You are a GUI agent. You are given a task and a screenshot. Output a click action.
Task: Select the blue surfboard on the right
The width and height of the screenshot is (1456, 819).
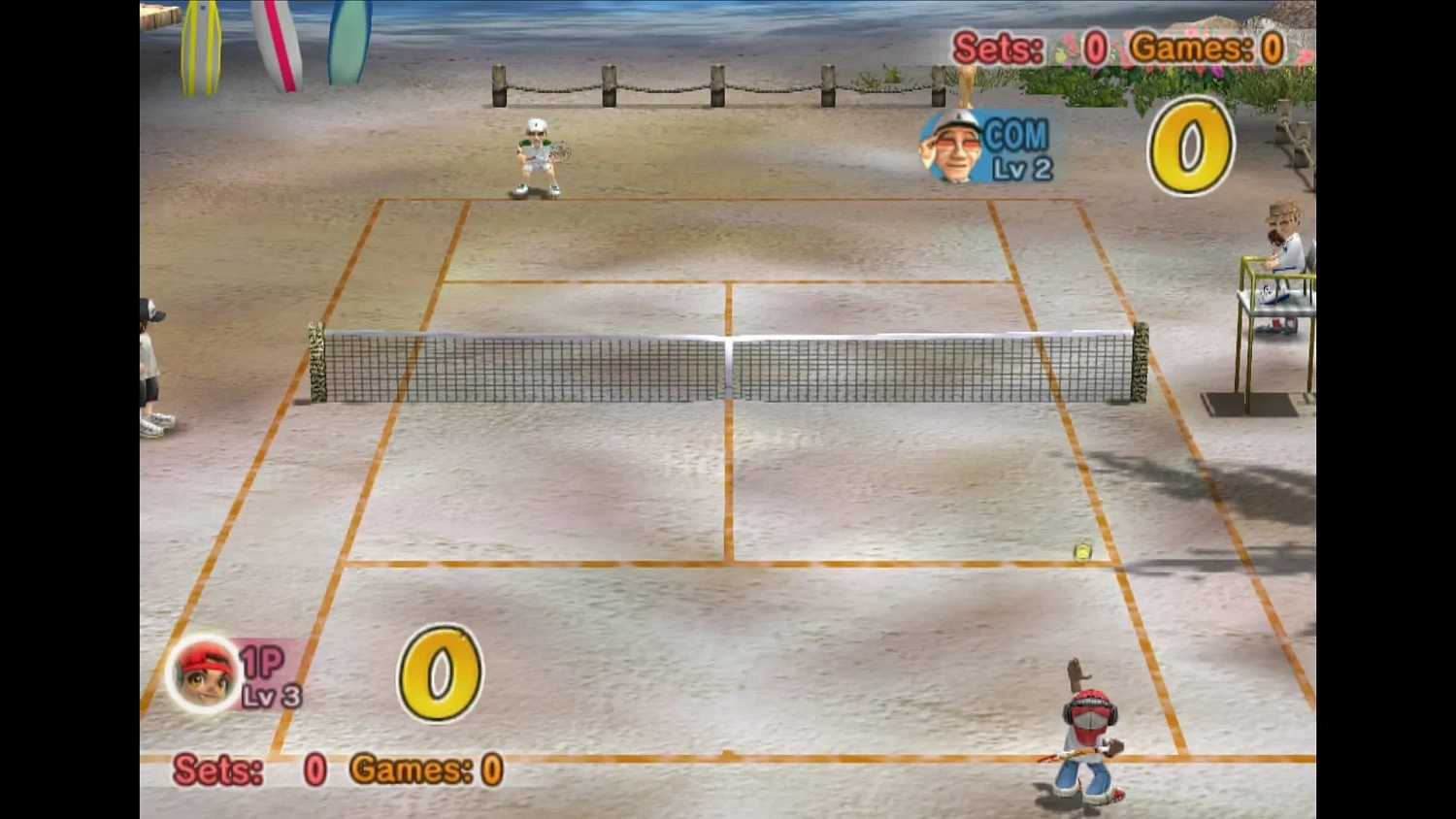tap(347, 39)
